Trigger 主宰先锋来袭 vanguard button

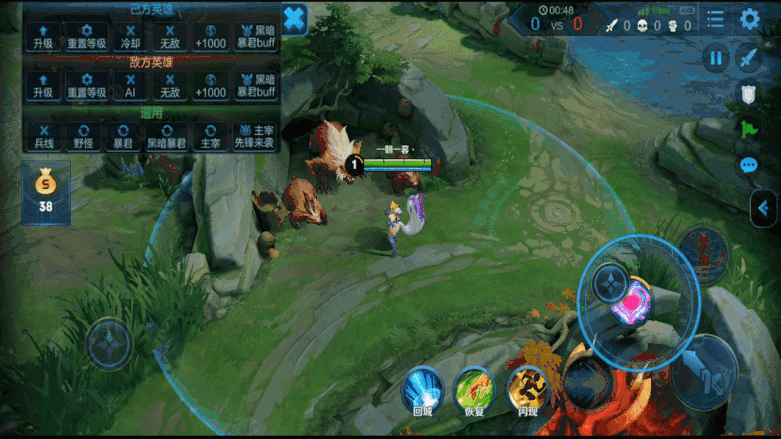pos(254,136)
